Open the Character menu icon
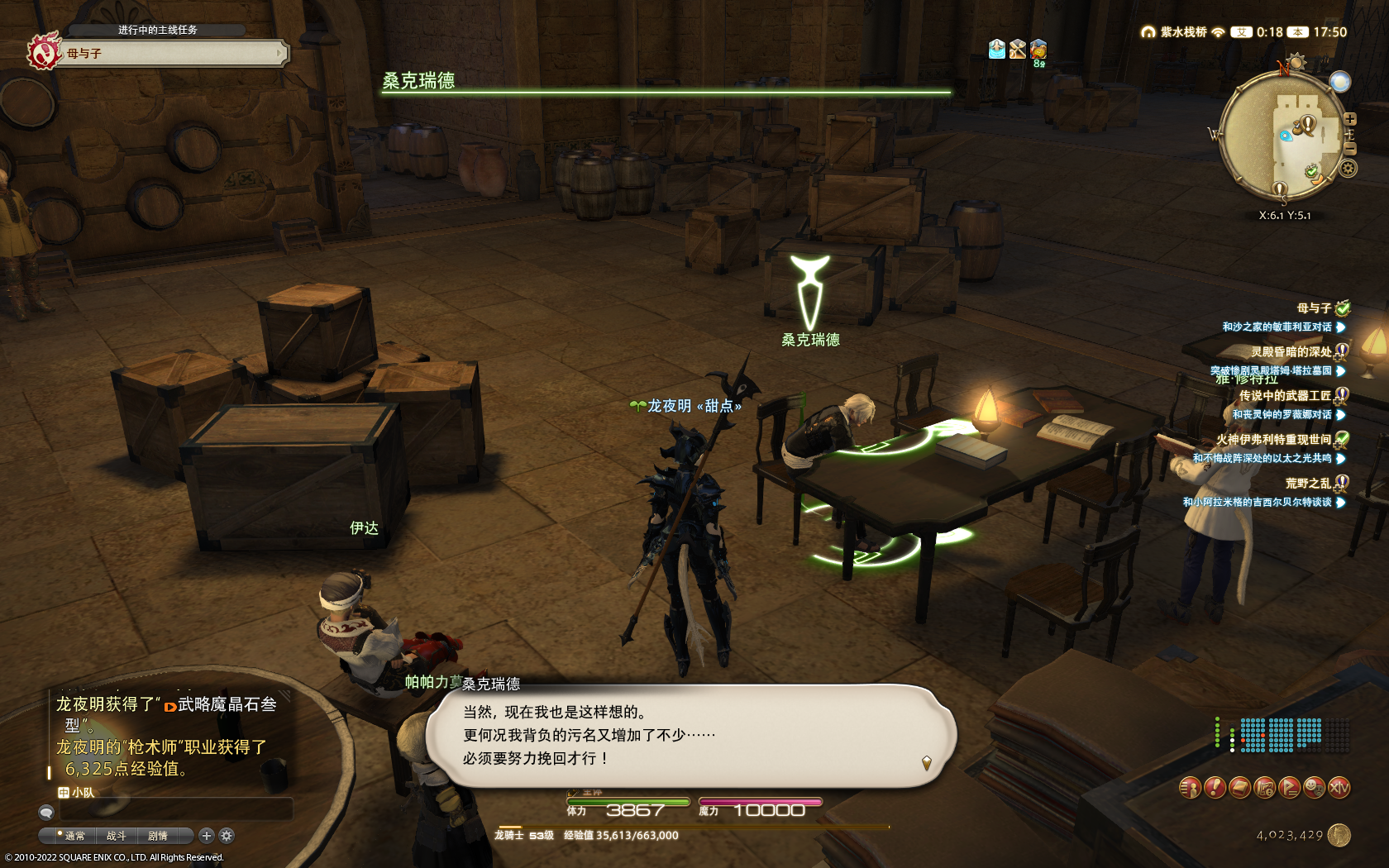This screenshot has height=868, width=1389. click(x=1189, y=788)
